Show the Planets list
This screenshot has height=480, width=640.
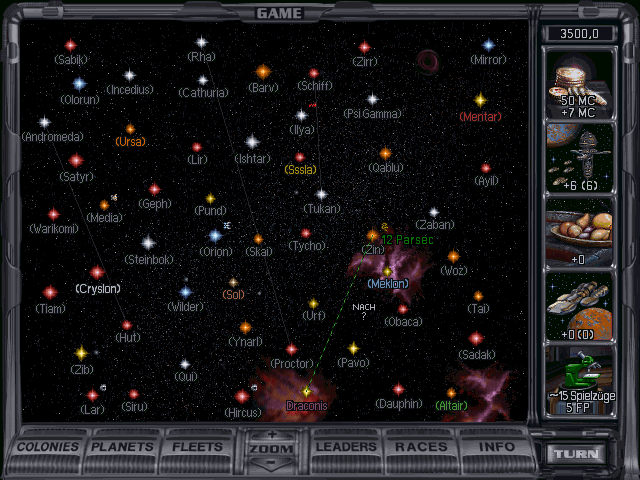[124, 447]
